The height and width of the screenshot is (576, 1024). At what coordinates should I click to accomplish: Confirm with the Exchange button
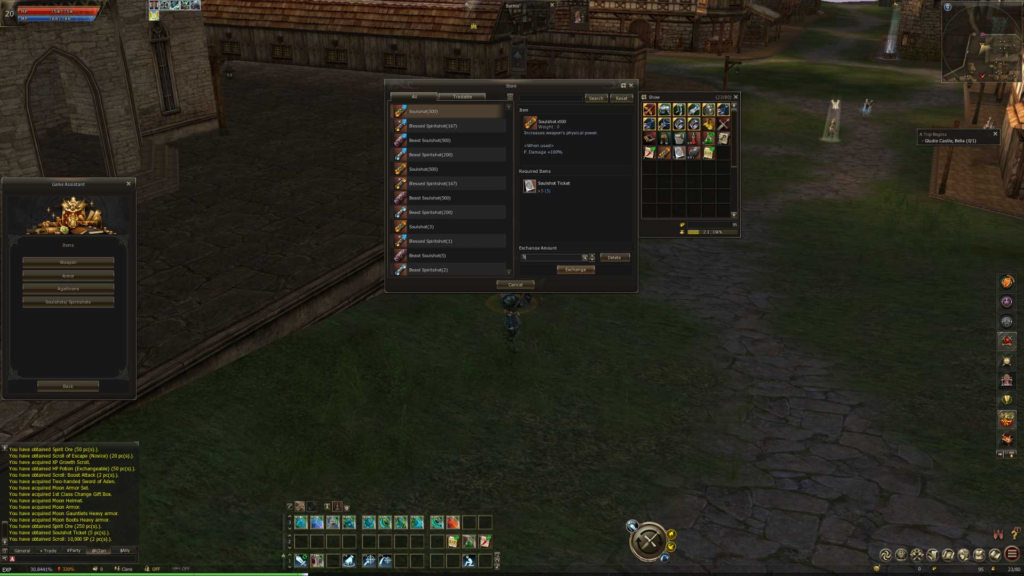click(575, 270)
